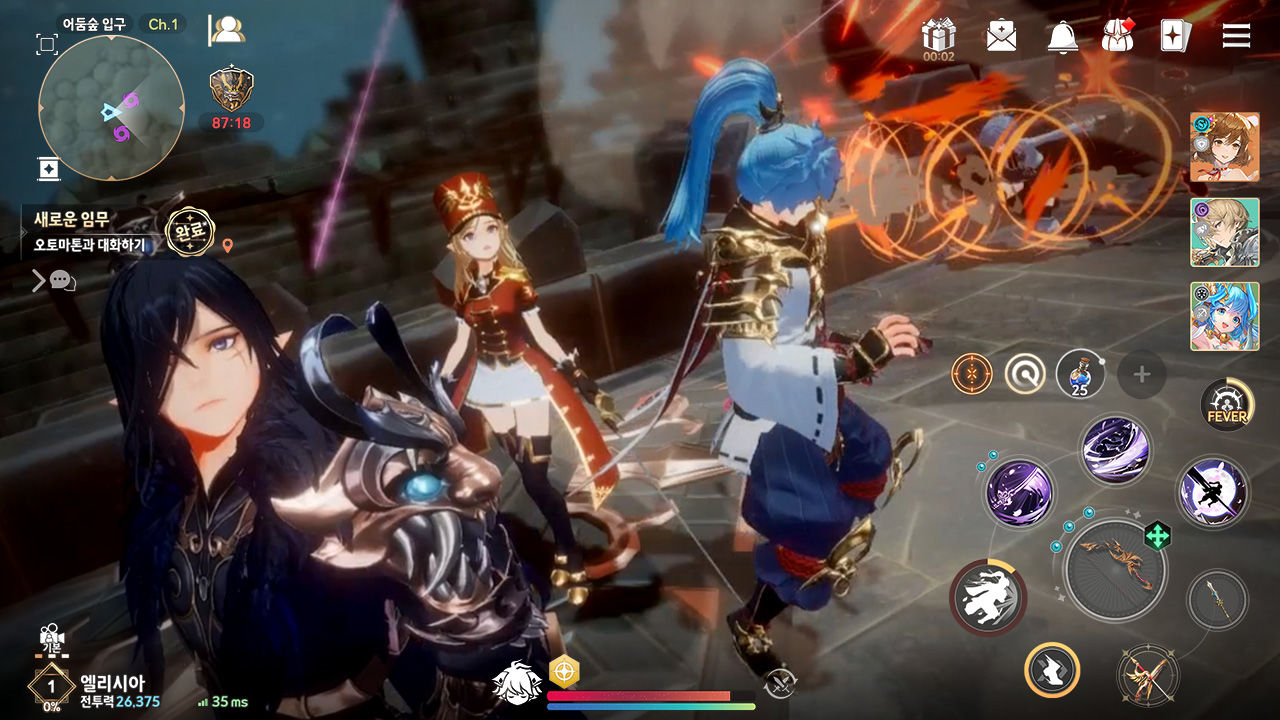Open the hamburger main menu

(1236, 36)
